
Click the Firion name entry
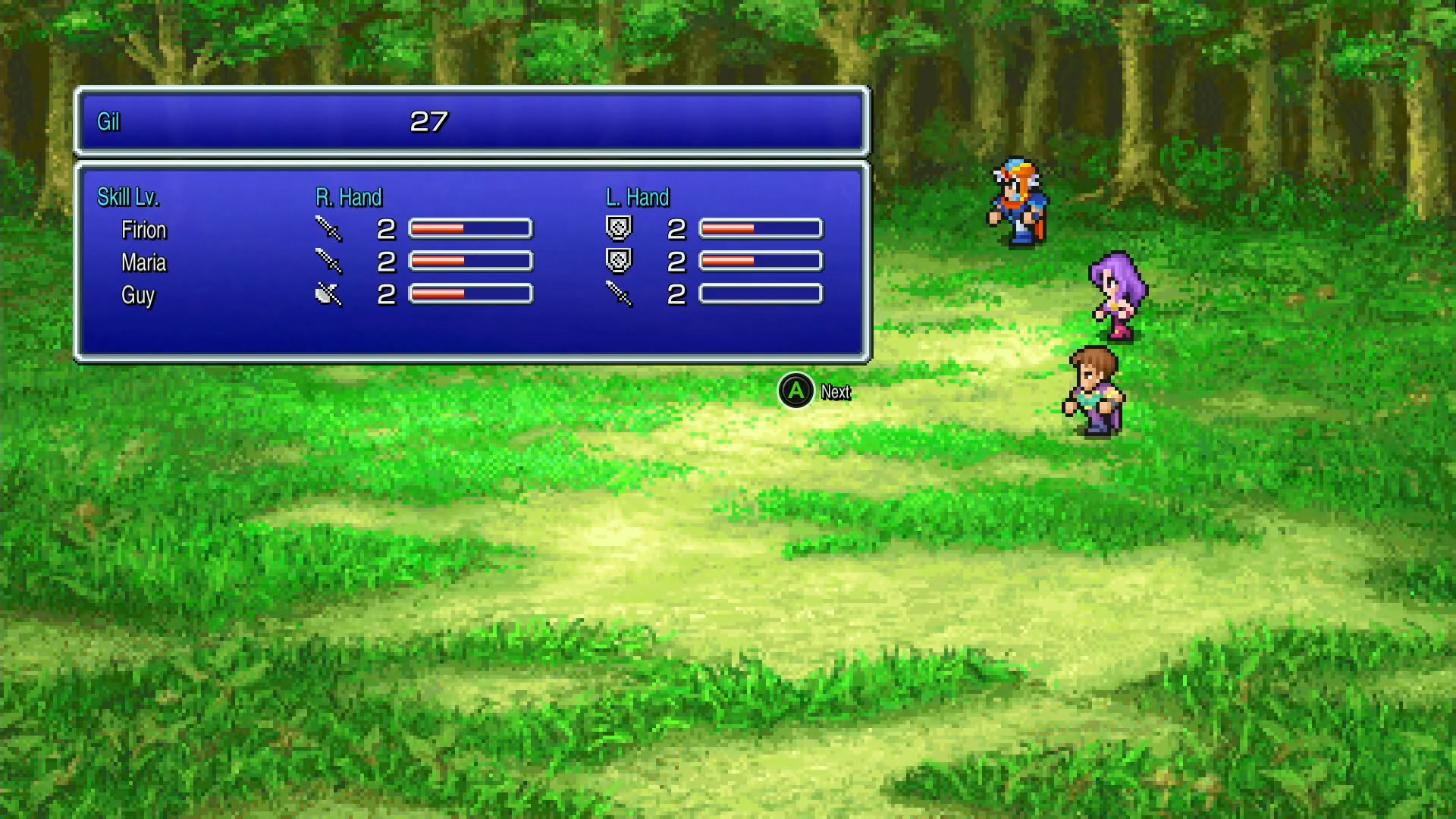click(144, 229)
